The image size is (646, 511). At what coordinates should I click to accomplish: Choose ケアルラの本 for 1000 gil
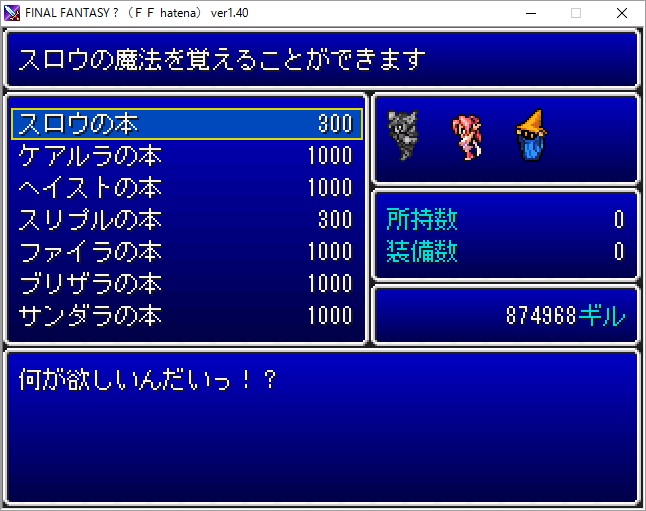[186, 156]
